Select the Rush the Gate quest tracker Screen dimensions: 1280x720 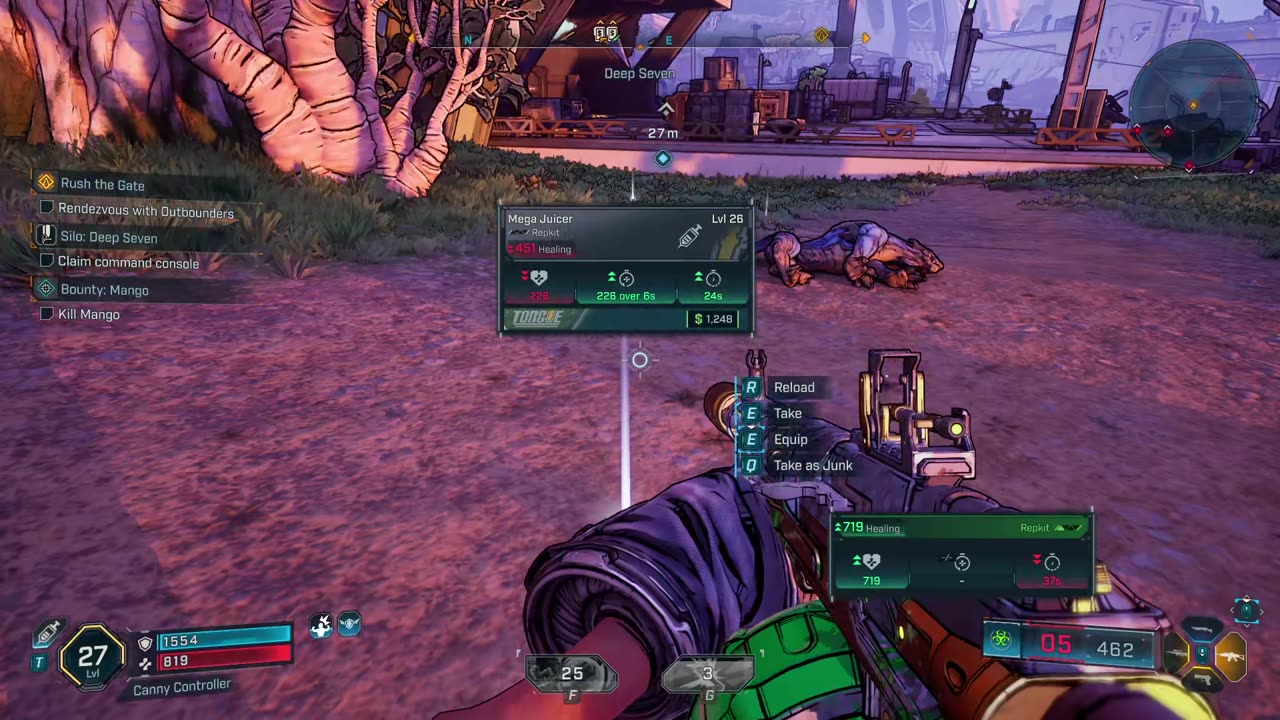point(102,184)
